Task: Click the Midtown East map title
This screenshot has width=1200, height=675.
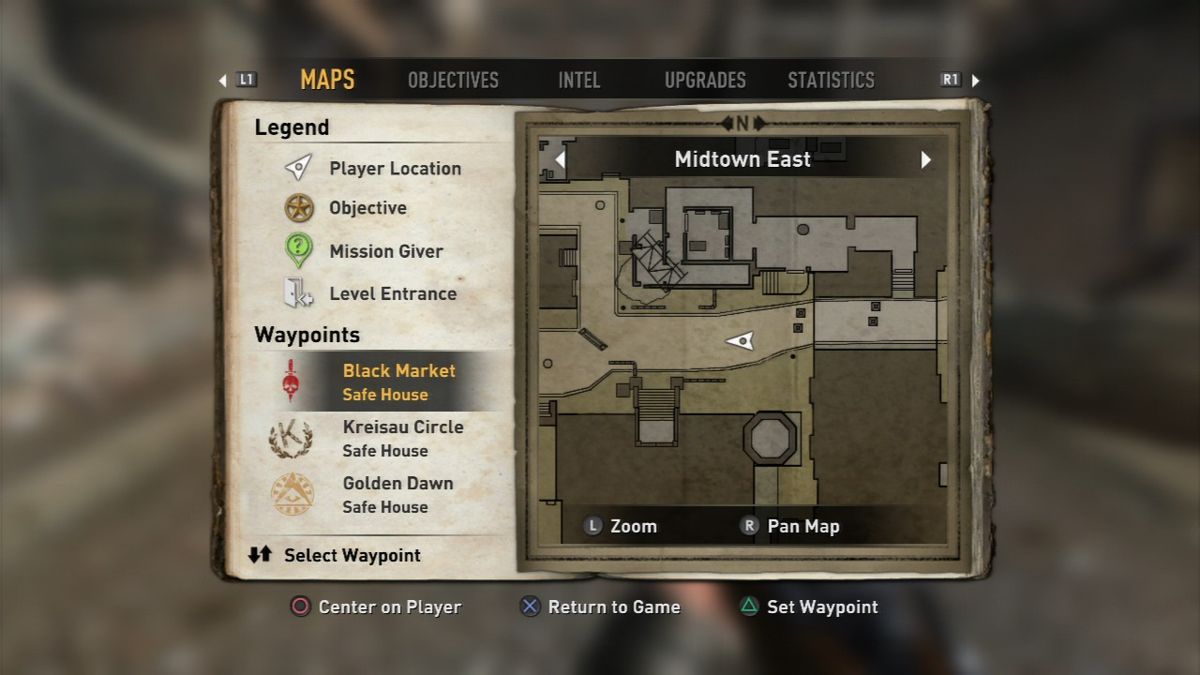Action: [743, 160]
